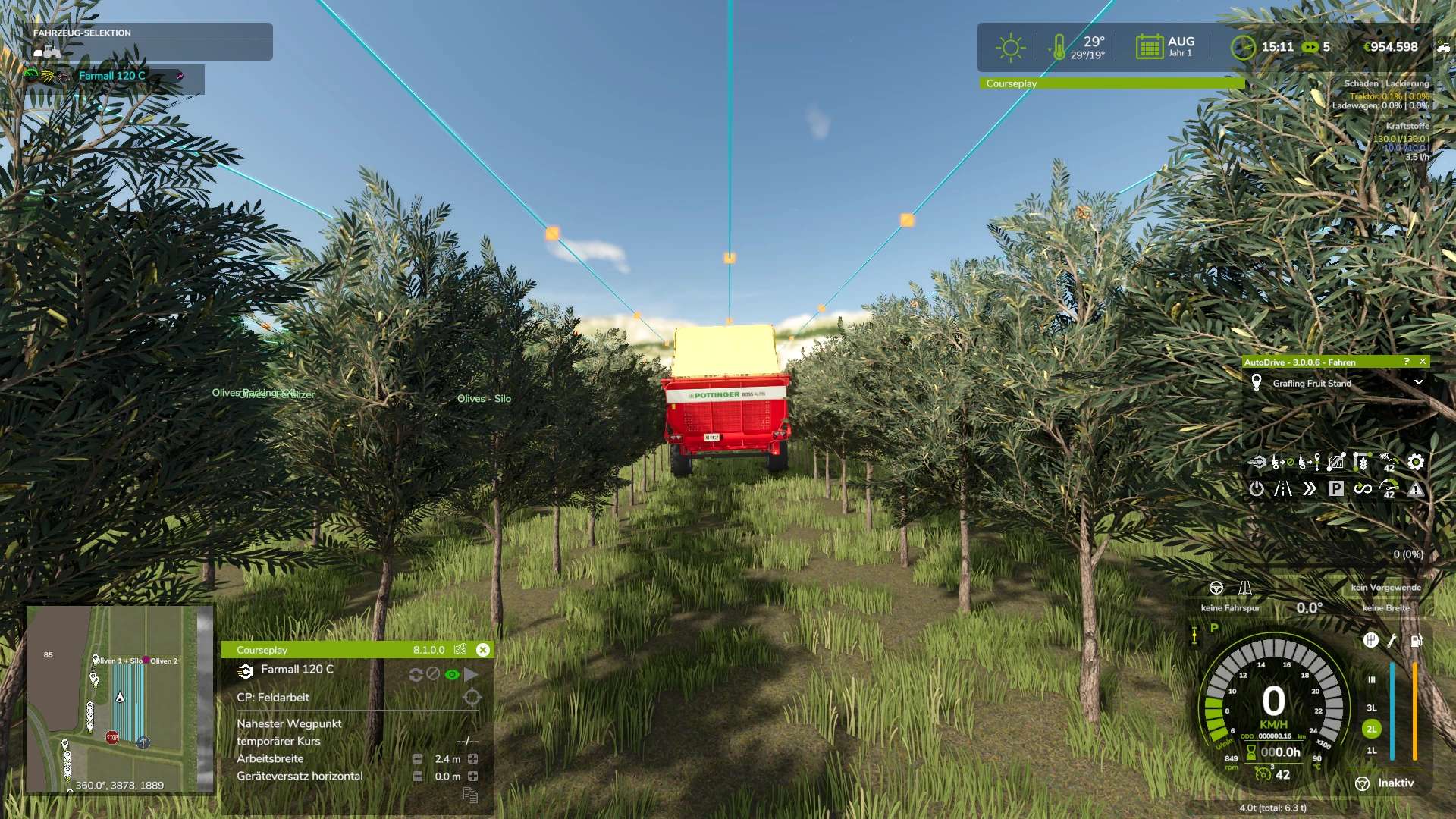Increase the Geräteversatz horizontal offset

coord(473,777)
